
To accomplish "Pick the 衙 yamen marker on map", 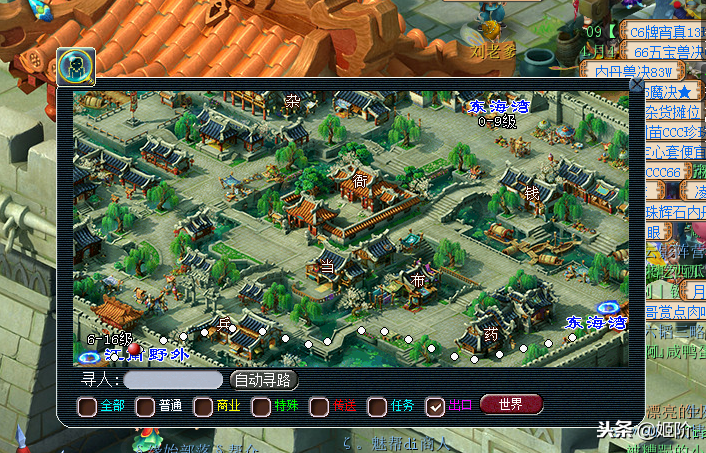I will click(x=360, y=181).
